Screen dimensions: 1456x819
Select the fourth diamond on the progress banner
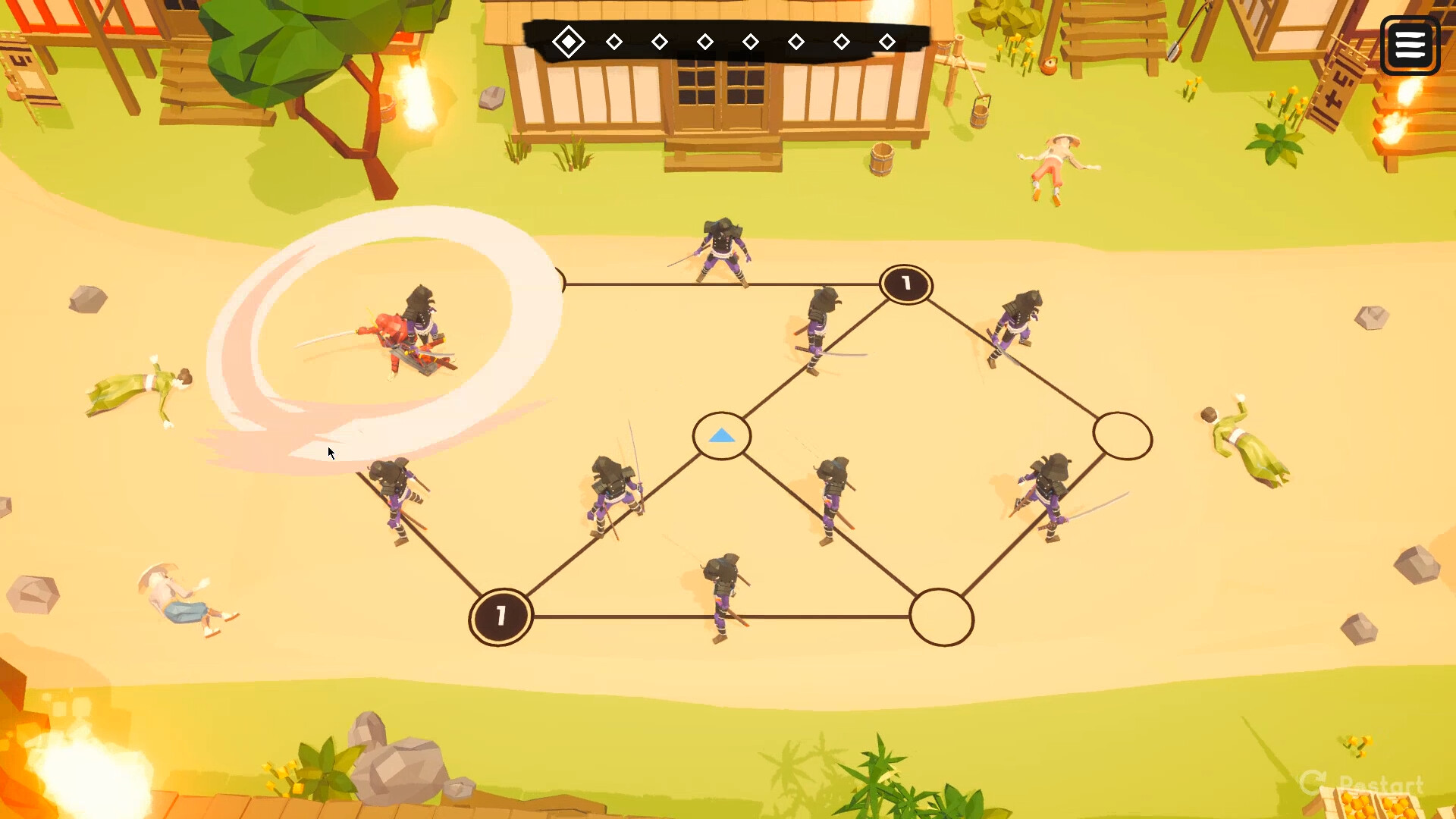[x=705, y=42]
